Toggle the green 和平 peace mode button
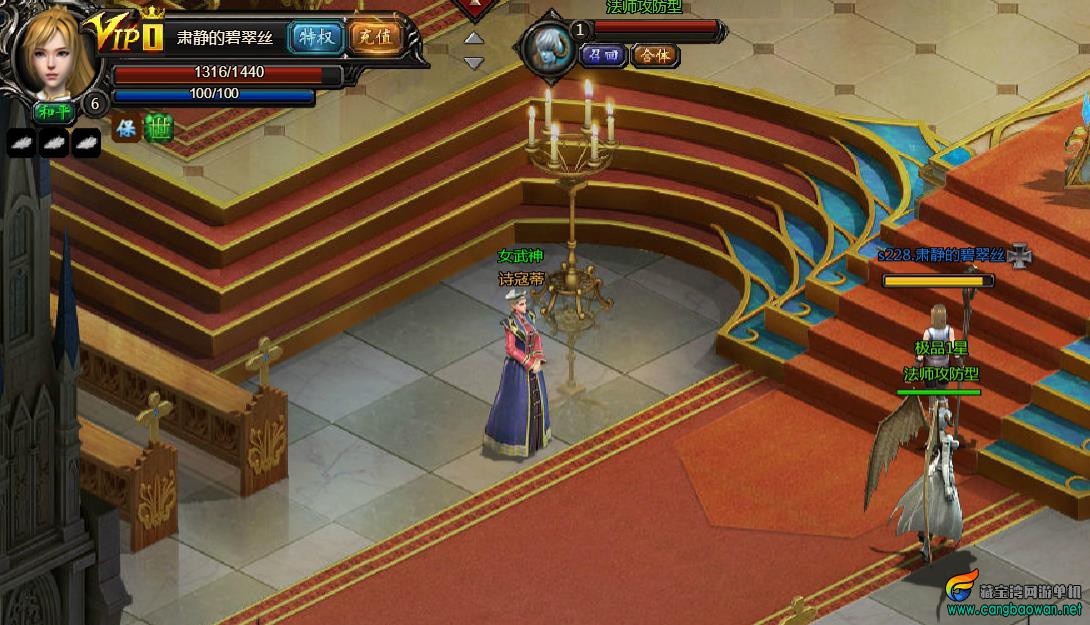Viewport: 1090px width, 625px height. click(x=55, y=110)
